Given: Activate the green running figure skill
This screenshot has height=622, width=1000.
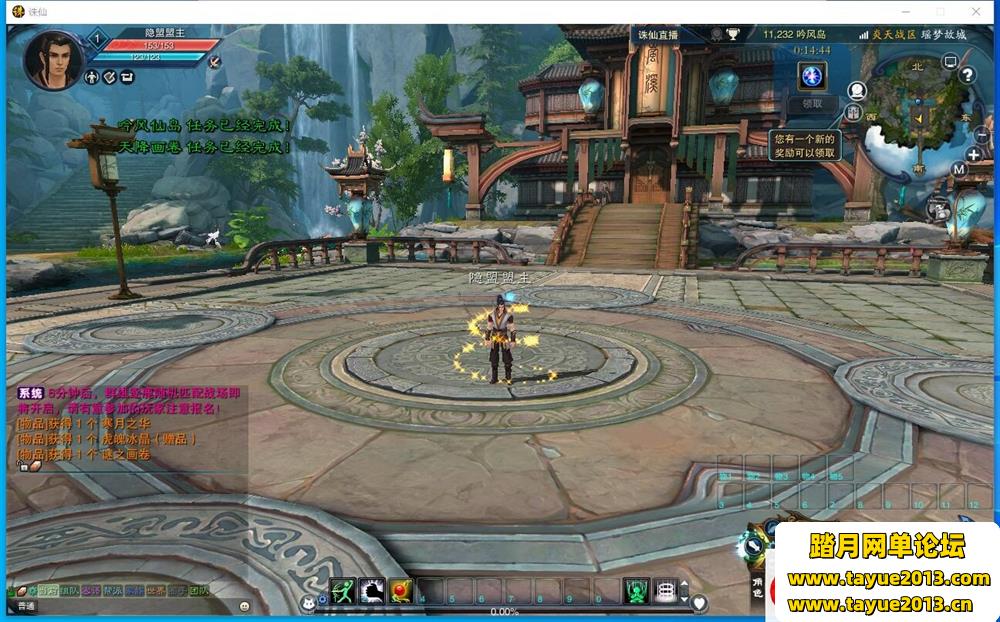Looking at the screenshot, I should point(343,591).
